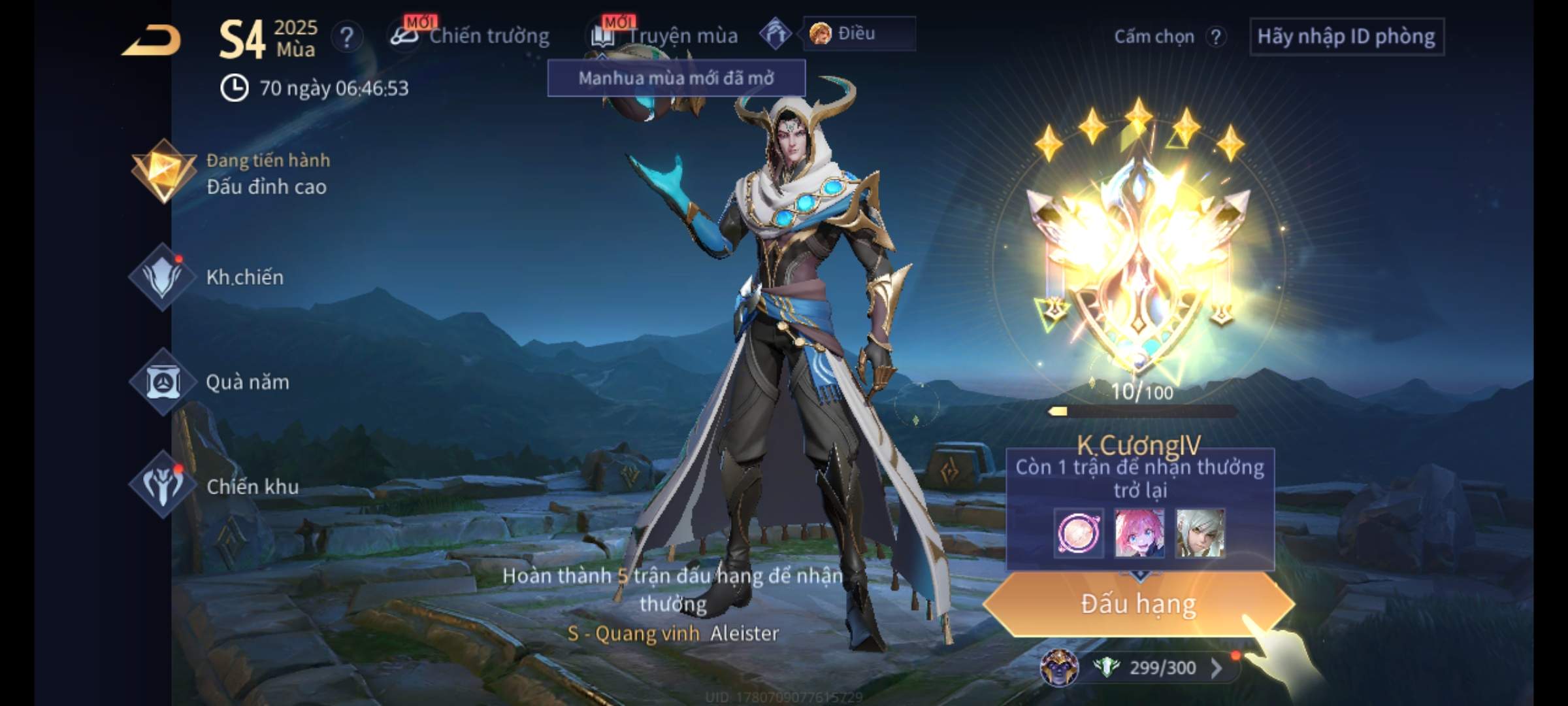Select the pink orb reward icon

click(x=1079, y=533)
